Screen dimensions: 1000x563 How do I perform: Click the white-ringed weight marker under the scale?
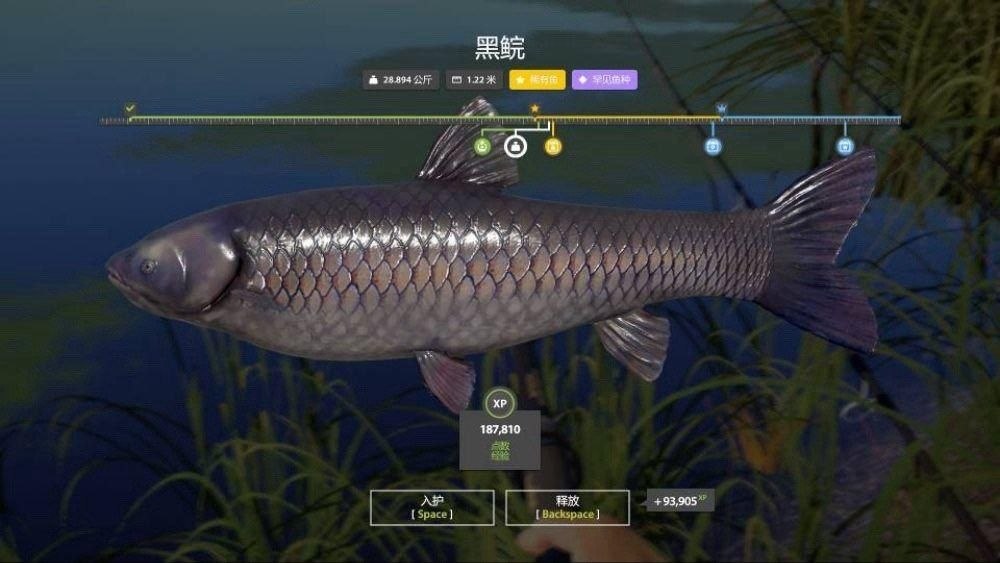(516, 147)
